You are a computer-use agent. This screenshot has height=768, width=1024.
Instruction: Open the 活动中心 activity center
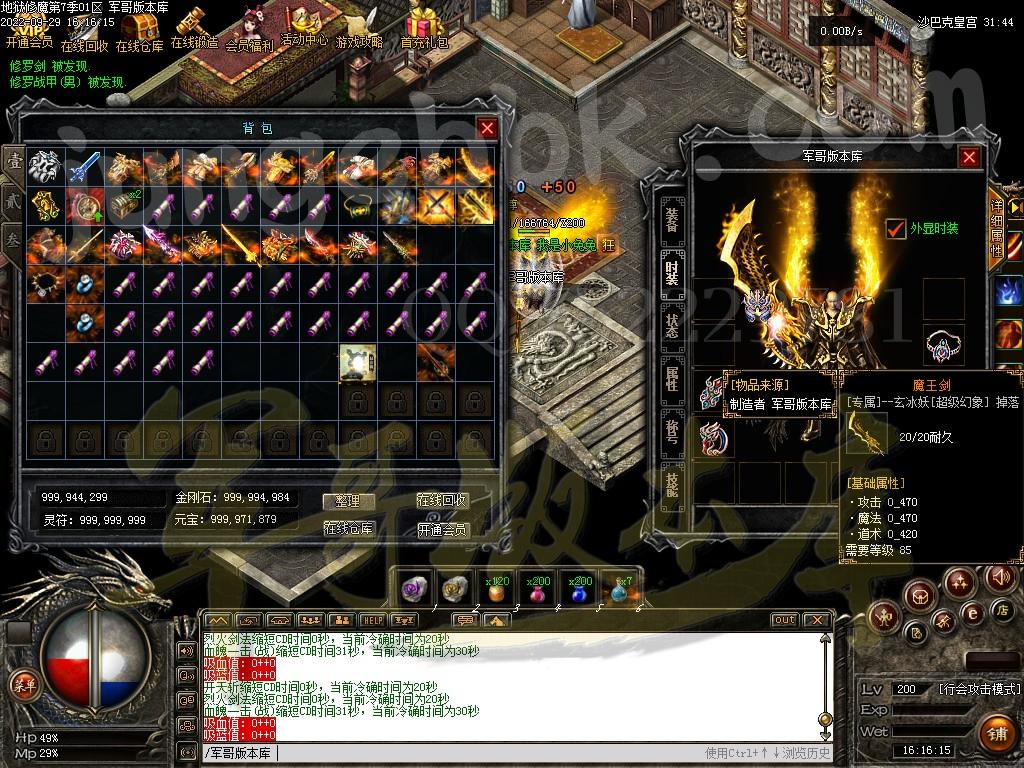pyautogui.click(x=304, y=27)
